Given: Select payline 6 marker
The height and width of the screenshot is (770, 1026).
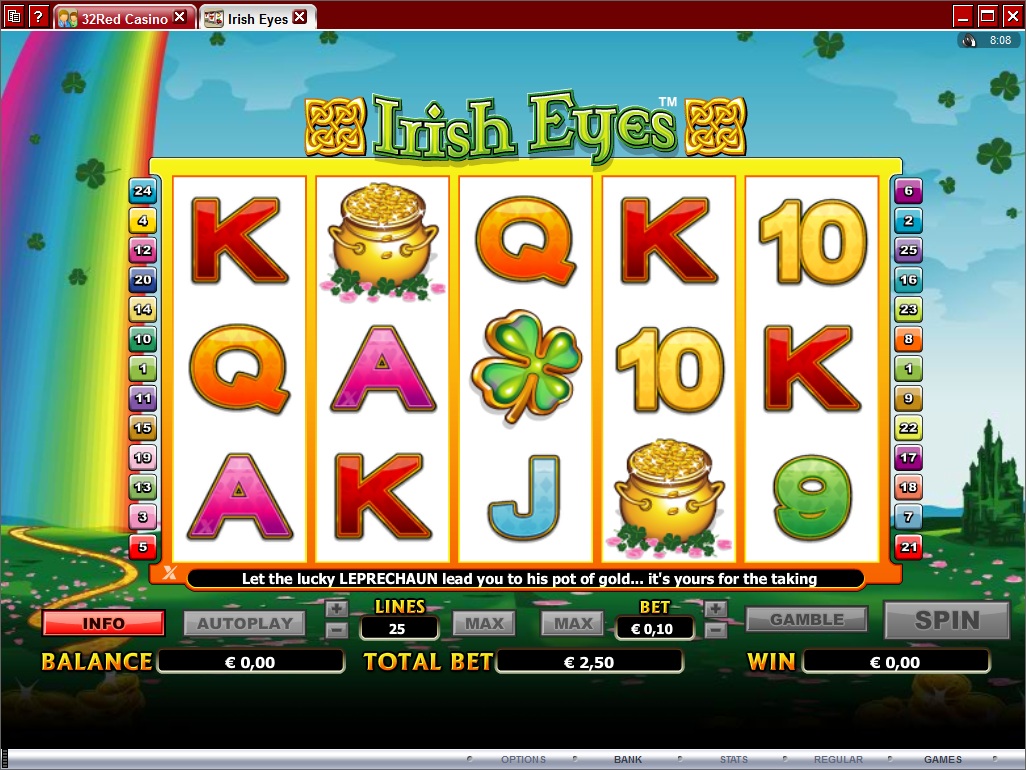Looking at the screenshot, I should (908, 191).
